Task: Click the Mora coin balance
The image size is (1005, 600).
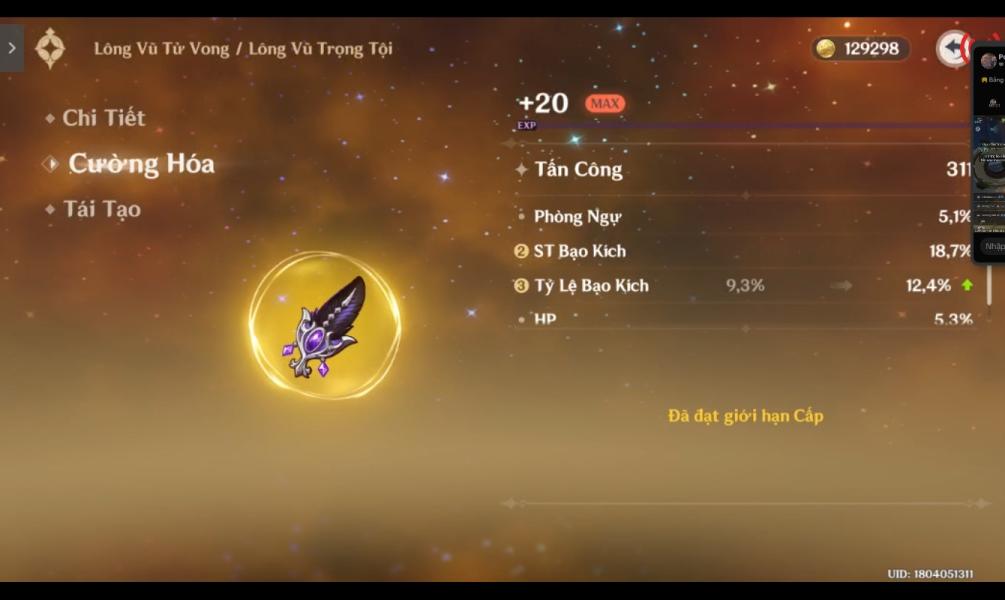Action: pyautogui.click(x=860, y=48)
